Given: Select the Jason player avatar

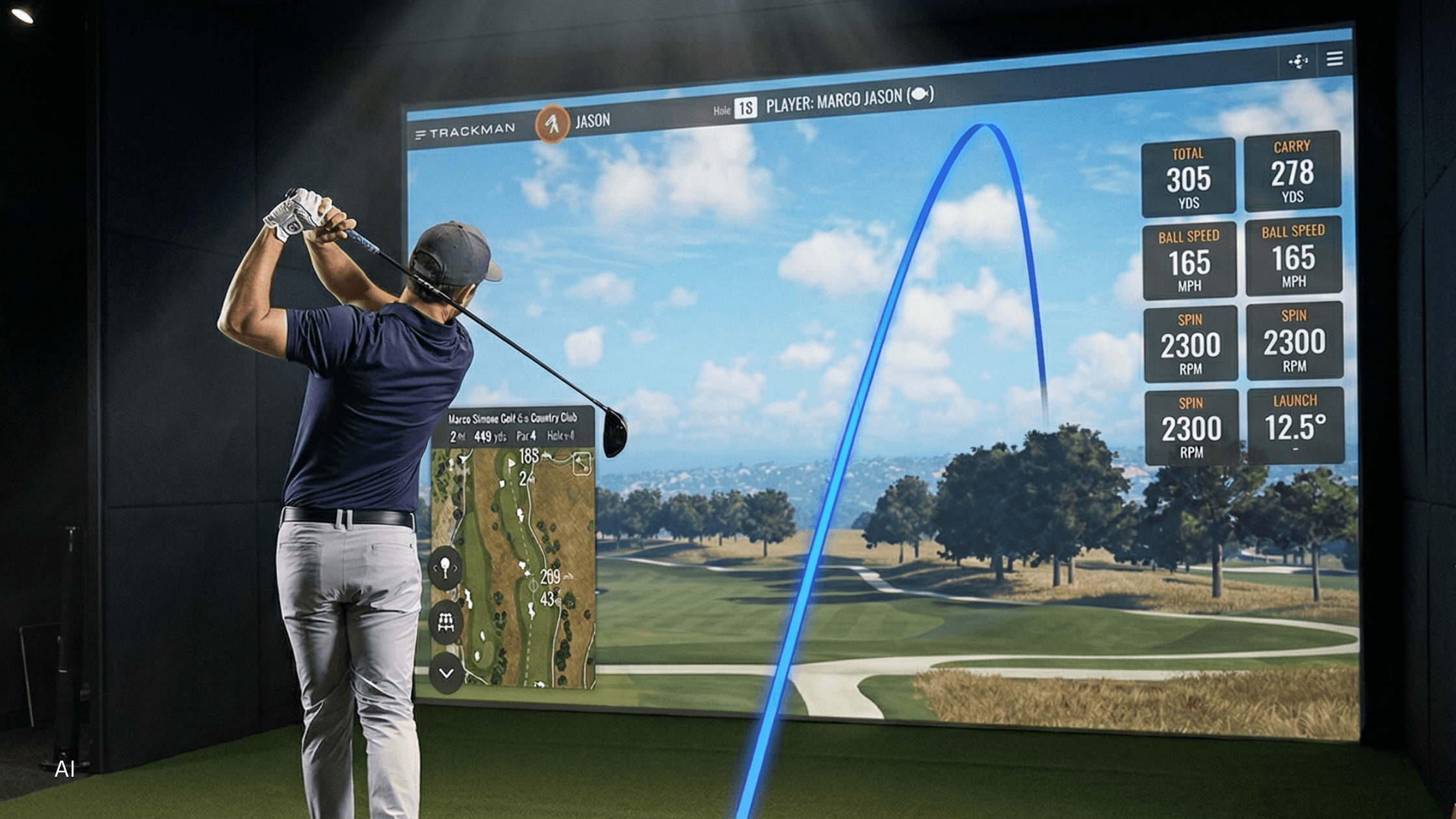Looking at the screenshot, I should (x=552, y=123).
